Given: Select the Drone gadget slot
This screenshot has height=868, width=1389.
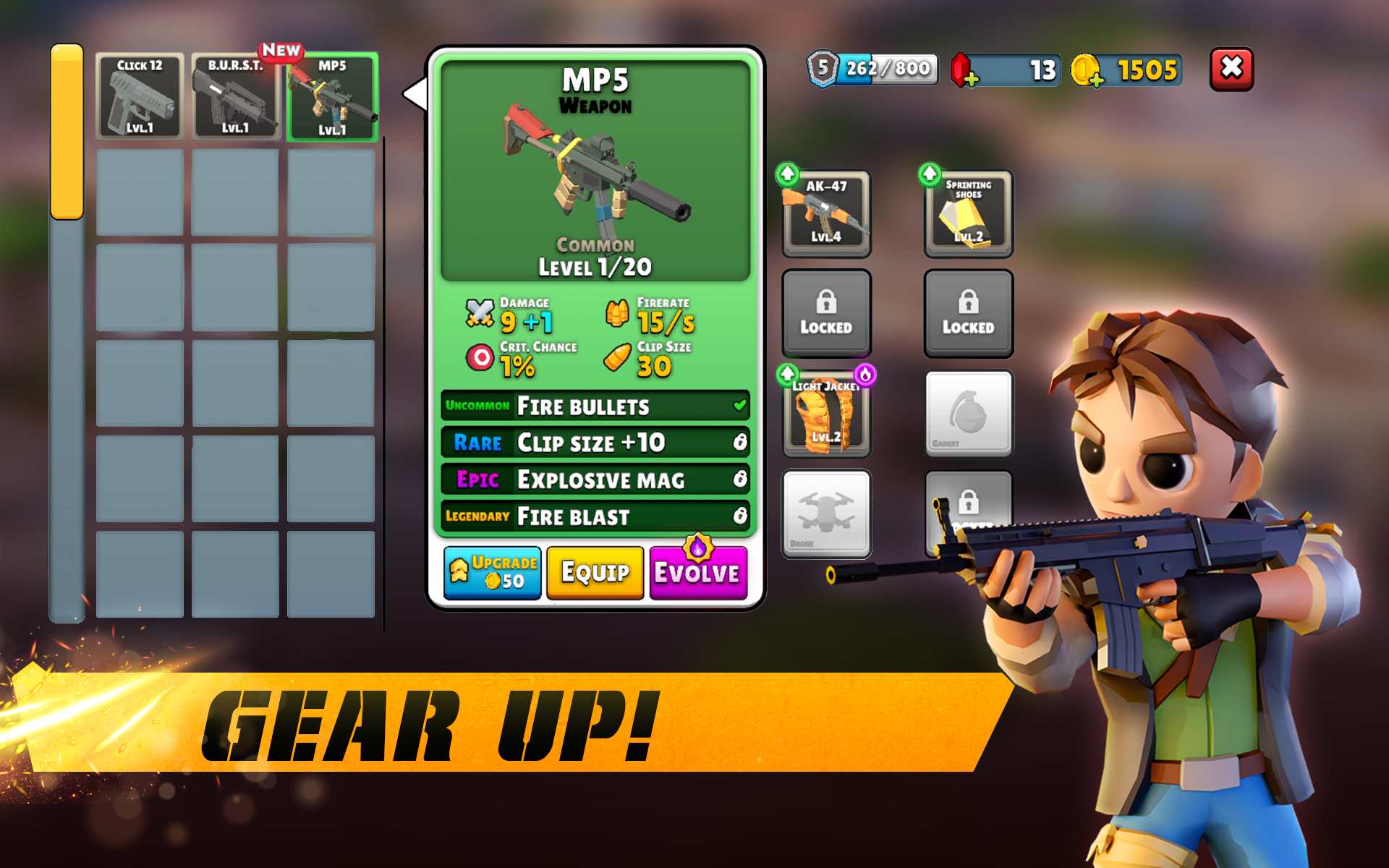Looking at the screenshot, I should 825,516.
